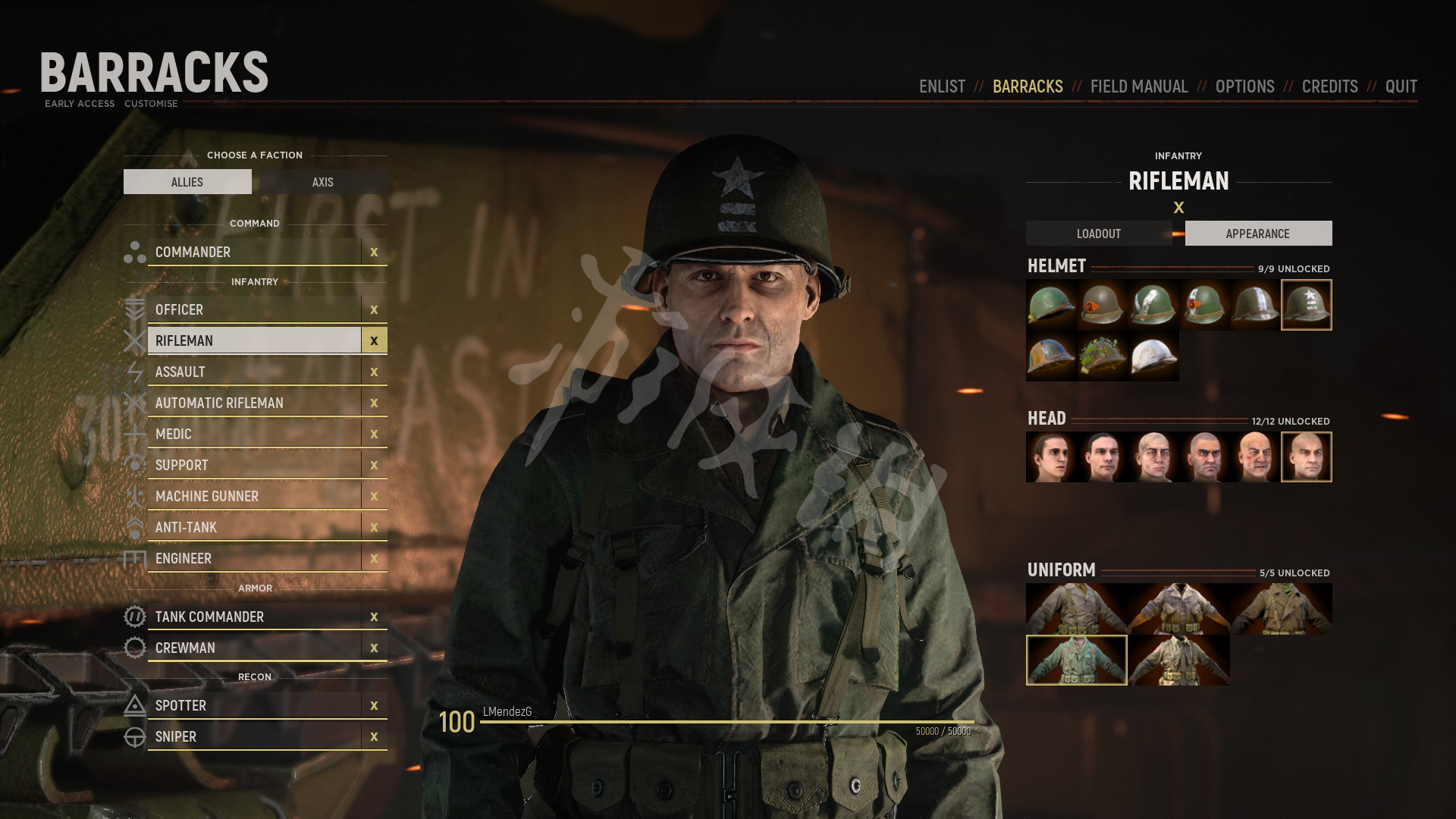Choose Machine Gunner from the role list
1456x819 pixels.
click(x=254, y=496)
